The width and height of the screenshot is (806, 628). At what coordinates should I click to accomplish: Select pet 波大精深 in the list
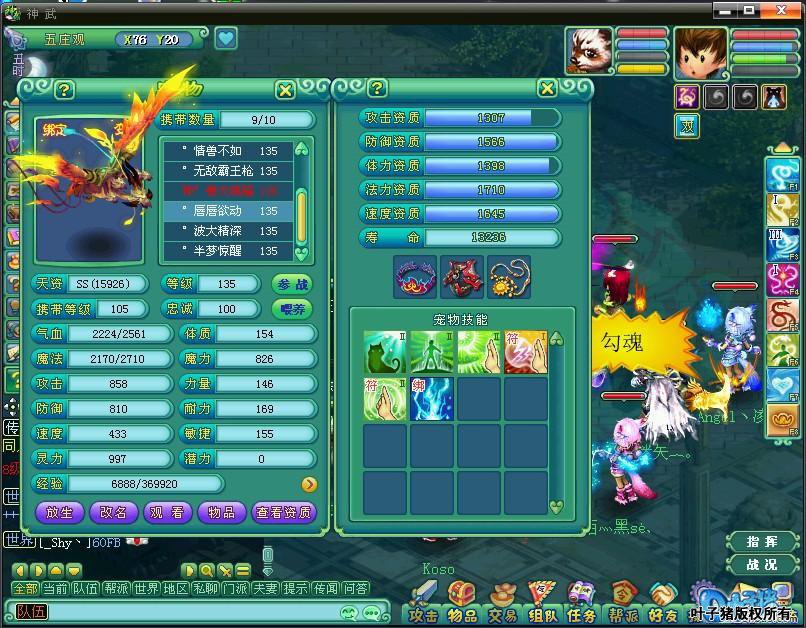click(x=229, y=231)
